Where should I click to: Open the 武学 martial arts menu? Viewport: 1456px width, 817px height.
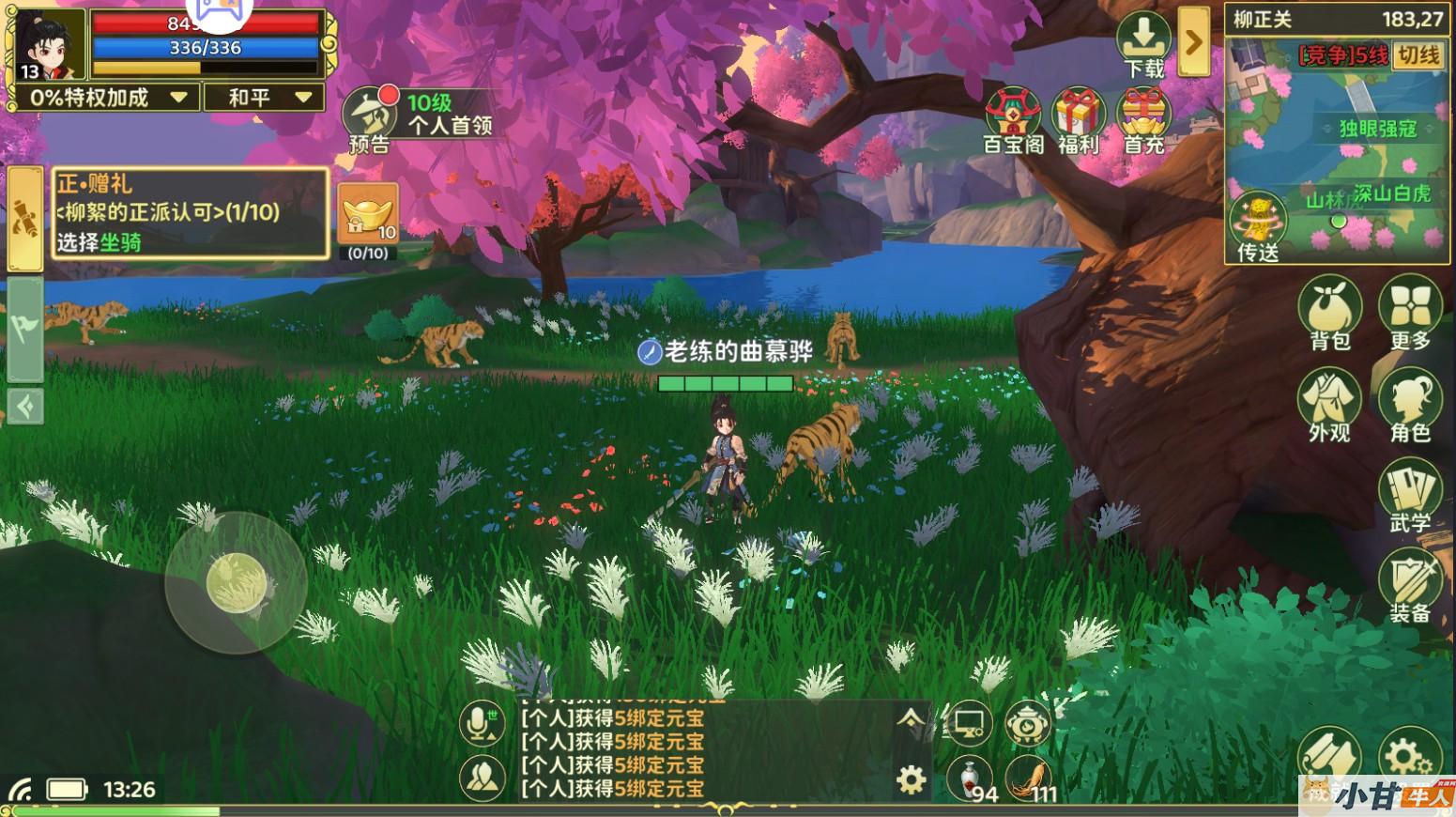click(1409, 496)
